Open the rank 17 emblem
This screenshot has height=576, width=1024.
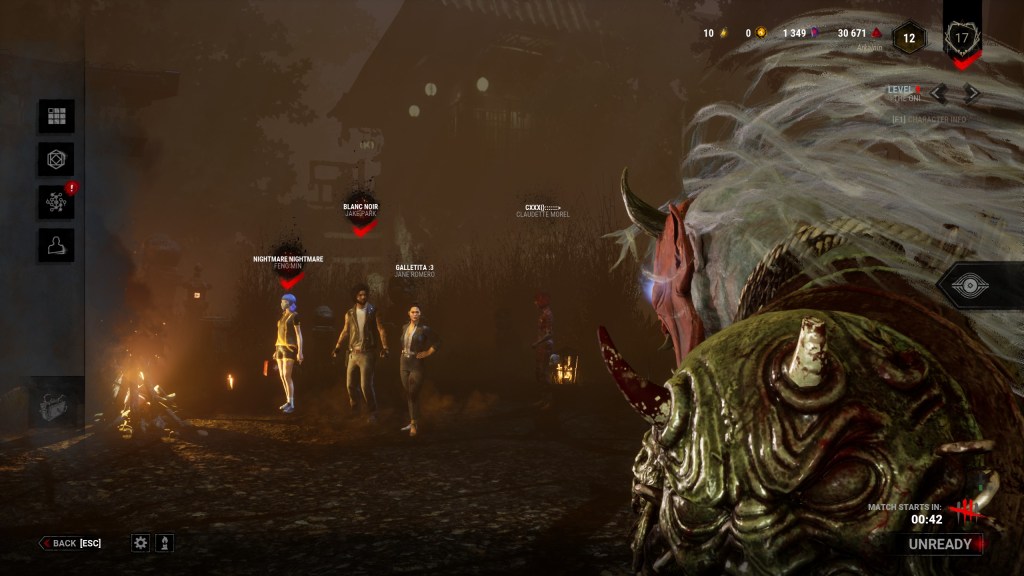click(x=962, y=38)
